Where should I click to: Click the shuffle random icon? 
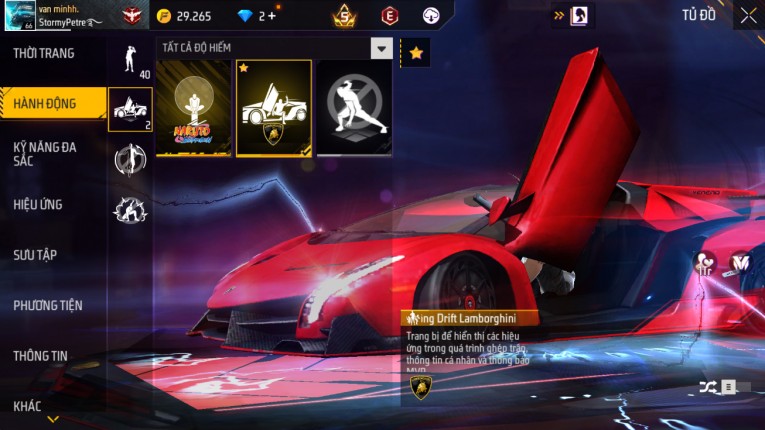708,387
